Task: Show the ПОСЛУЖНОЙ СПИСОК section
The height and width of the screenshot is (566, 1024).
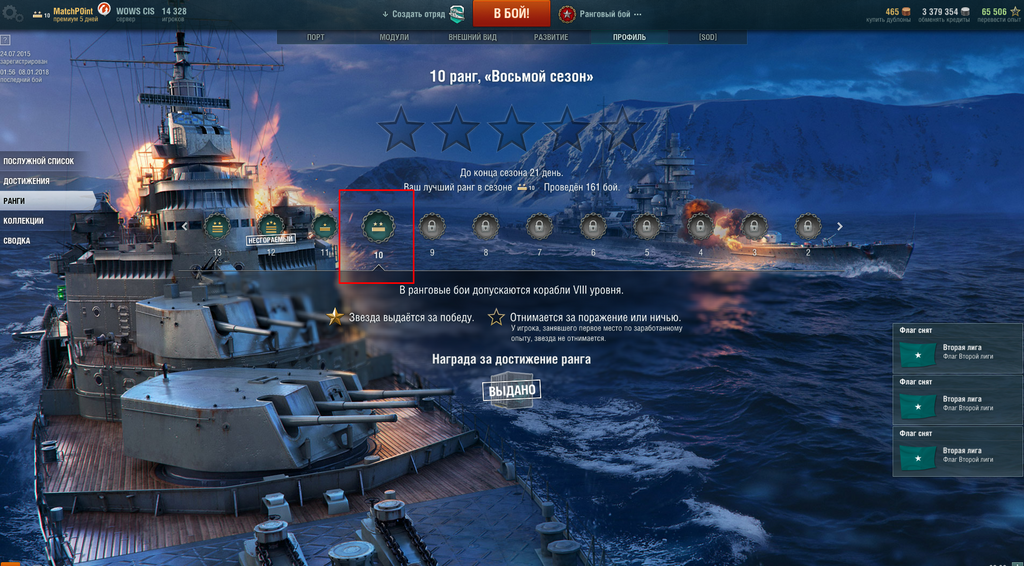Action: click(x=38, y=161)
